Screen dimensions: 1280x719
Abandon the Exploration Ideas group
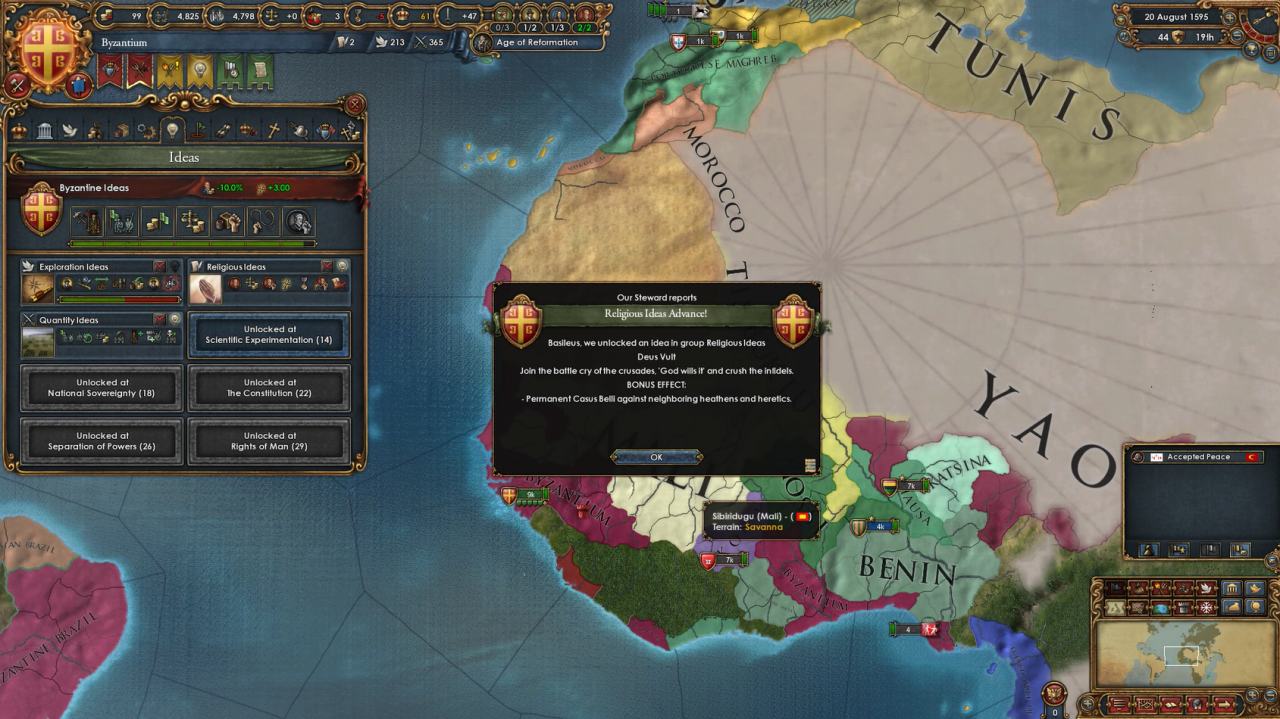click(159, 266)
